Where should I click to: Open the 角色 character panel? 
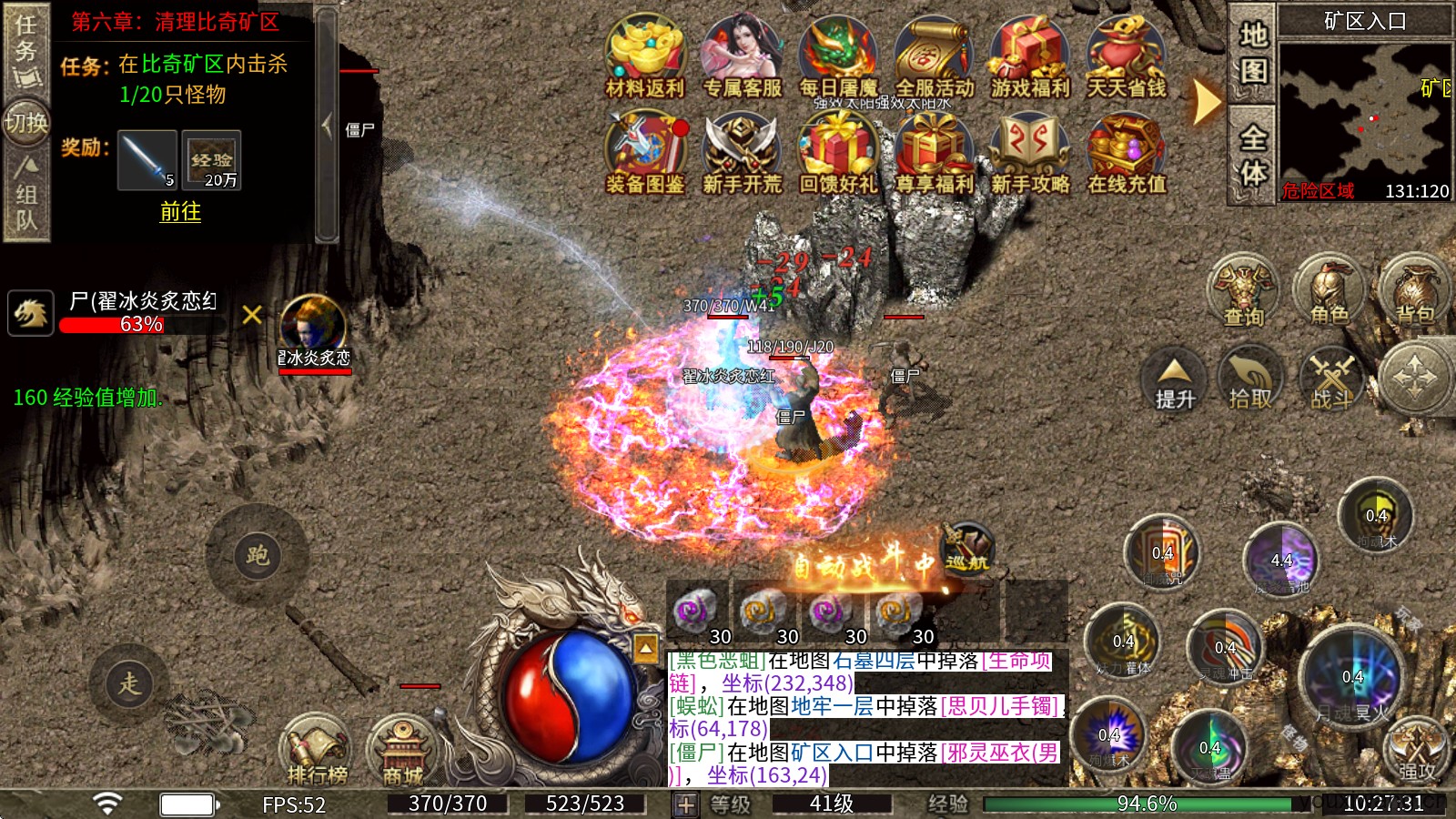(x=1329, y=291)
